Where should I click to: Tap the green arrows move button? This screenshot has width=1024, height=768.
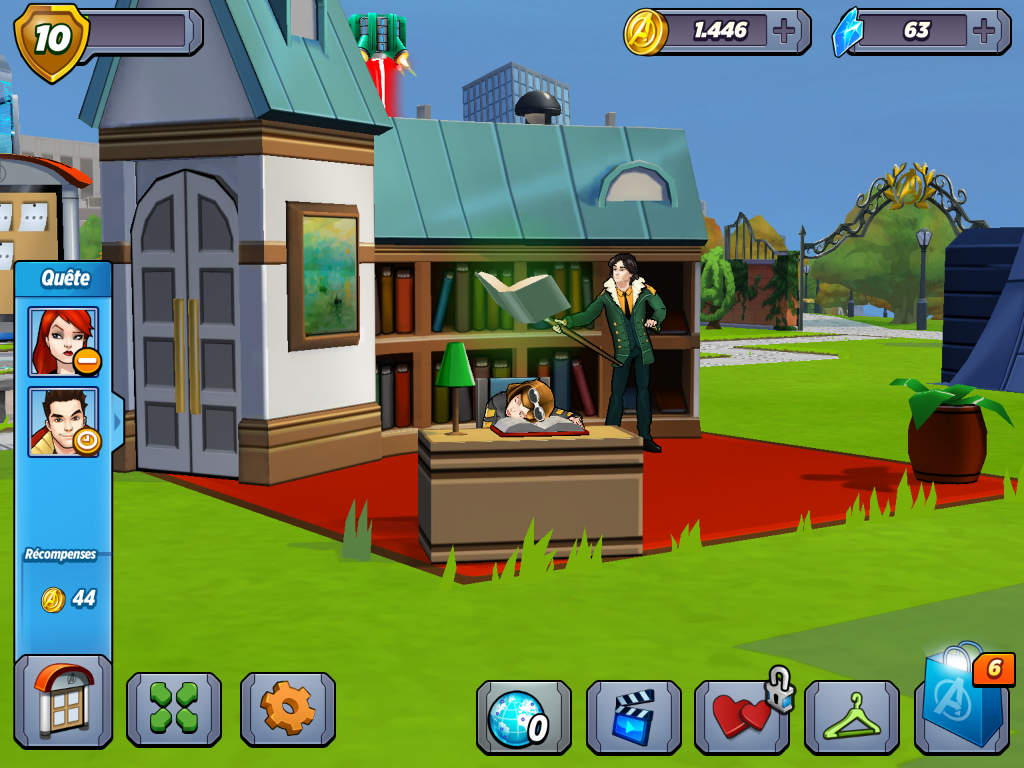pos(173,708)
